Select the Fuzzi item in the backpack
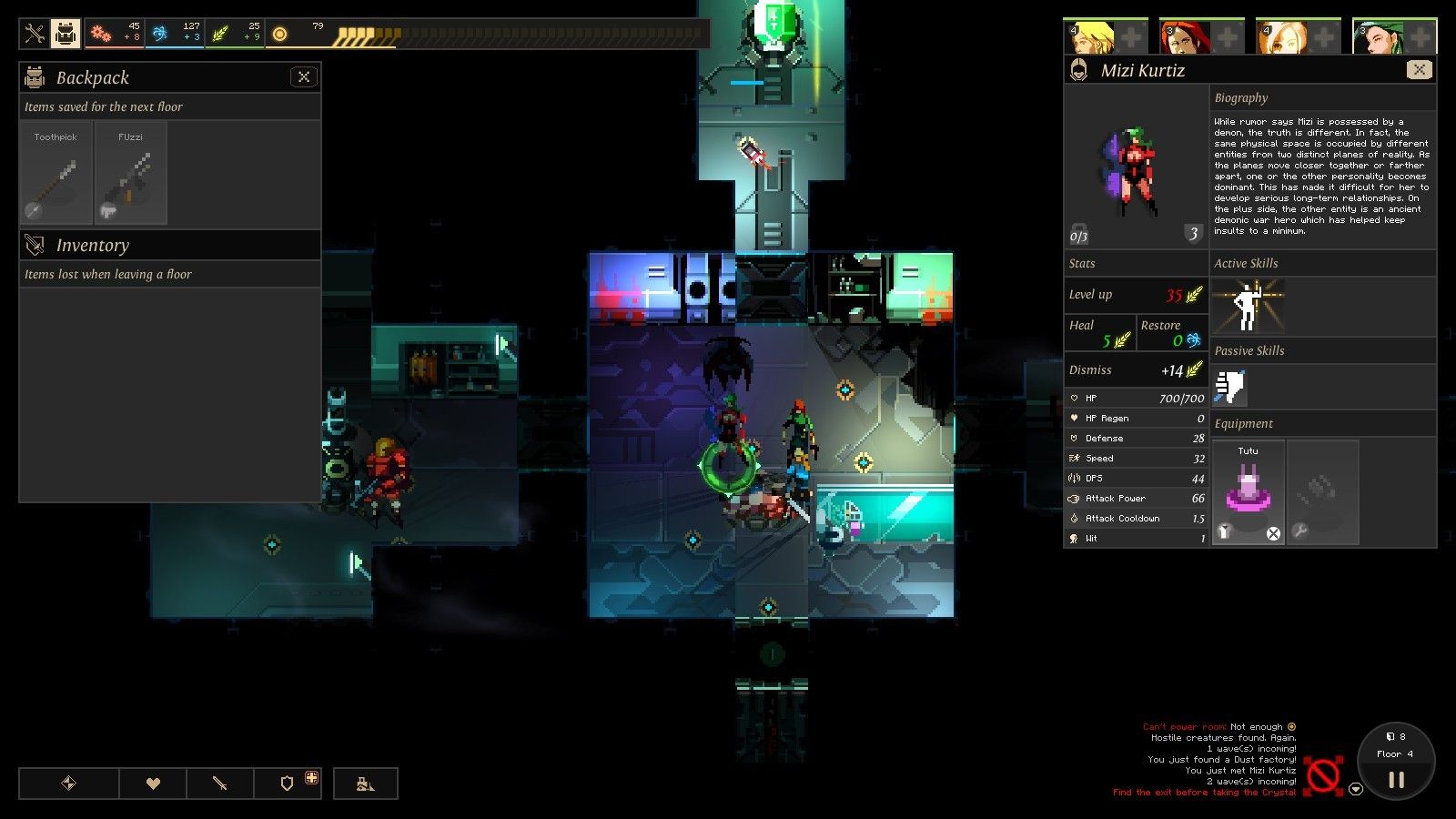1456x819 pixels. 131,173
